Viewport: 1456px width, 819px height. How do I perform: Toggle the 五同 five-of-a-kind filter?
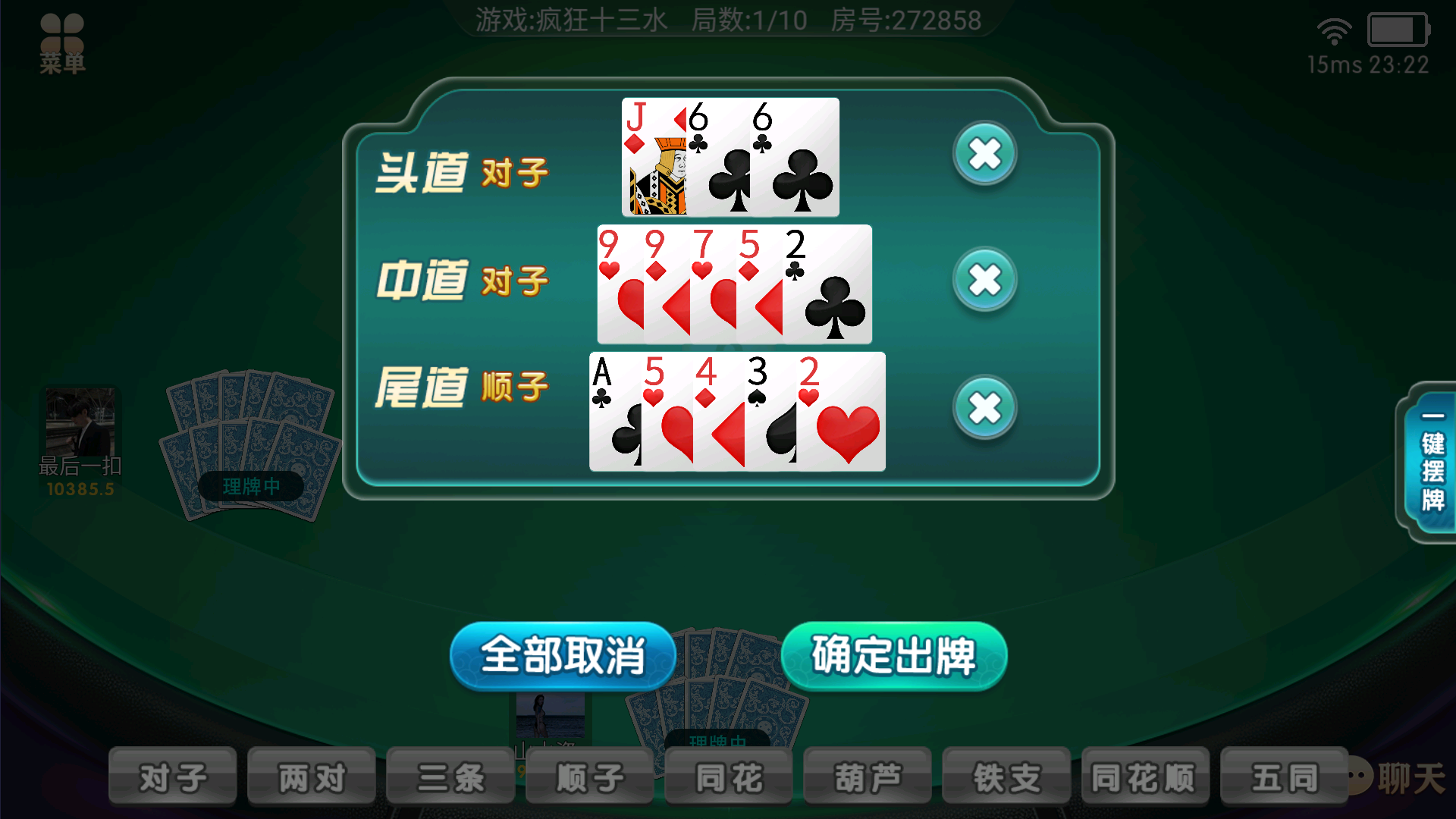[x=1284, y=775]
